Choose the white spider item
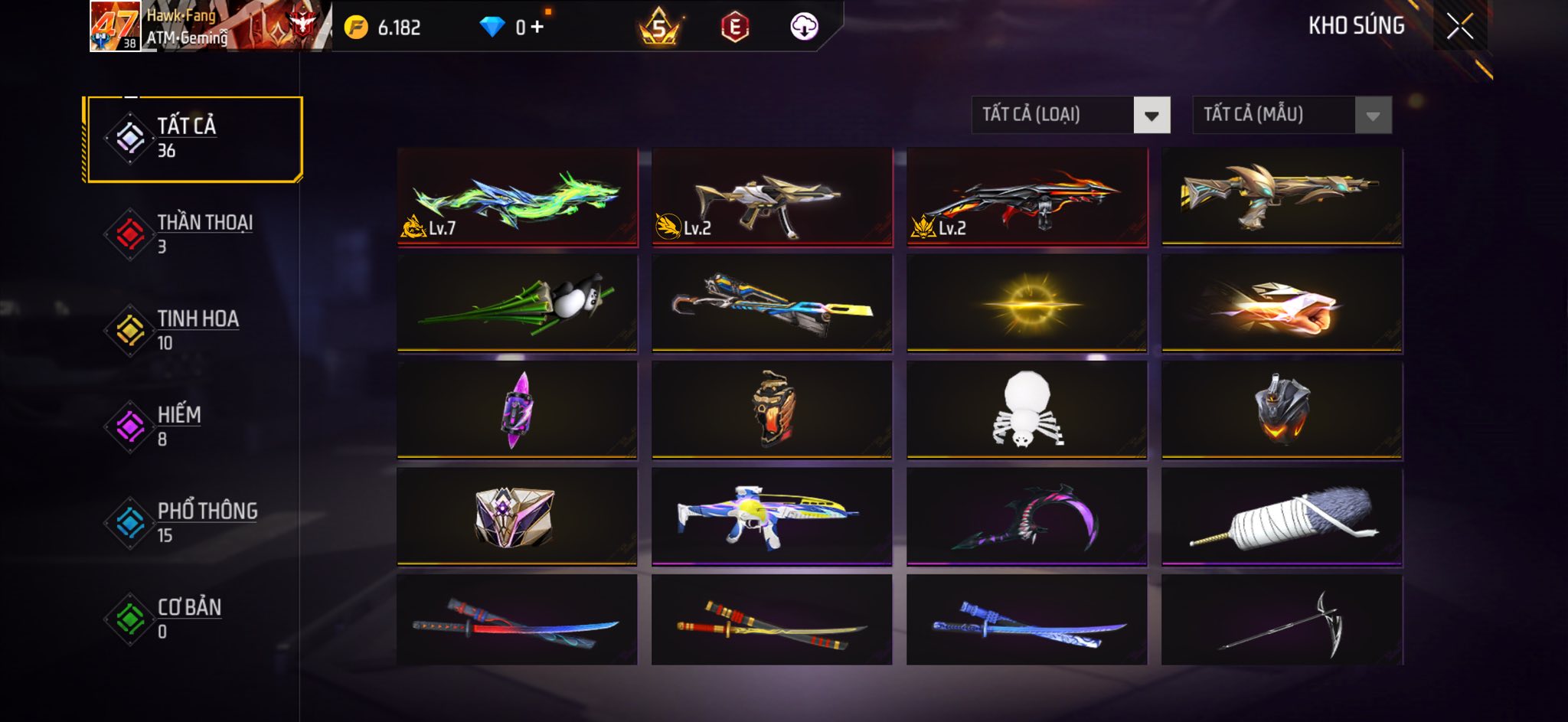1568x722 pixels. (x=1027, y=410)
